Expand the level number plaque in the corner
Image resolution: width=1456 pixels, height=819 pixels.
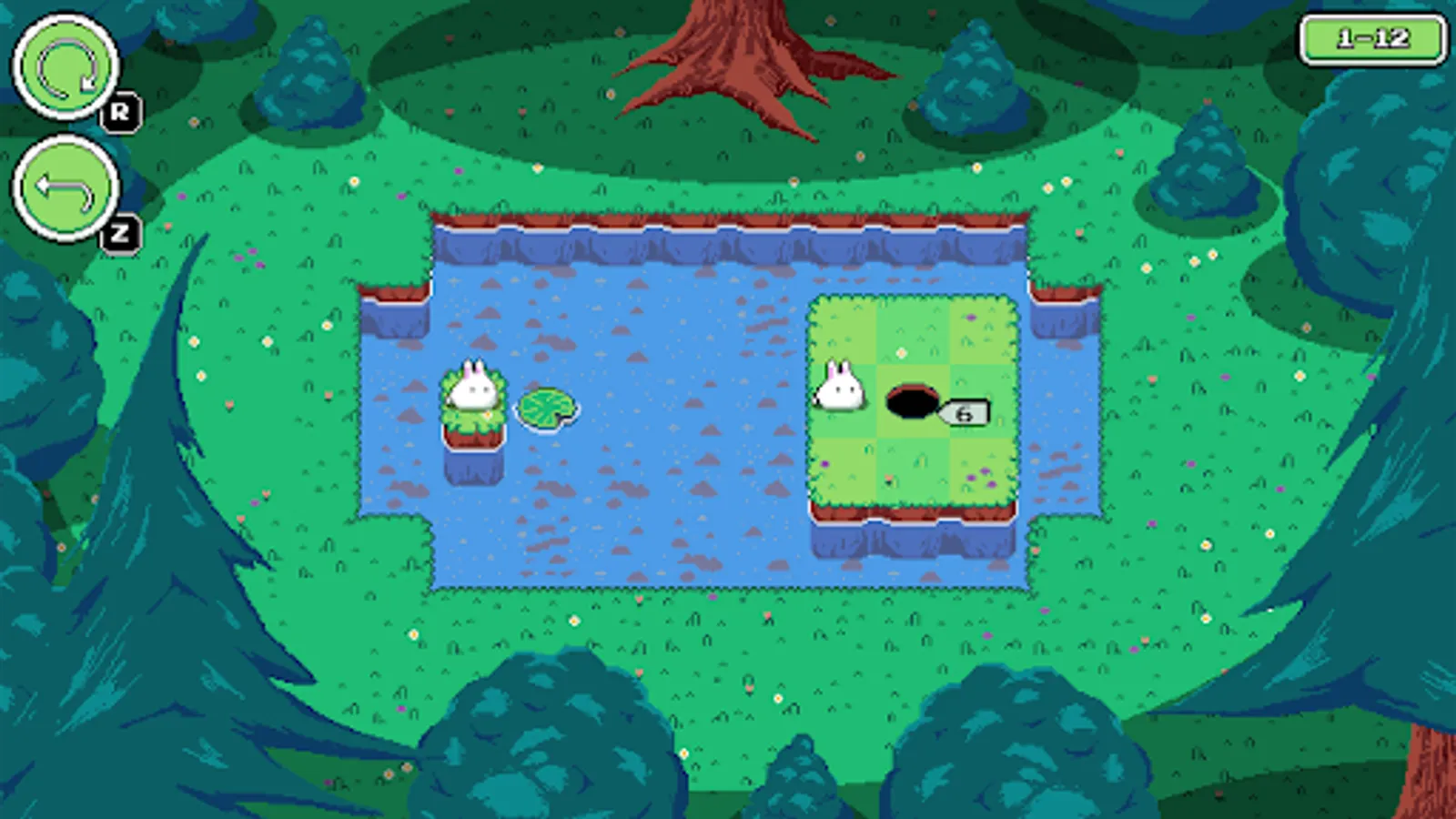(x=1374, y=36)
